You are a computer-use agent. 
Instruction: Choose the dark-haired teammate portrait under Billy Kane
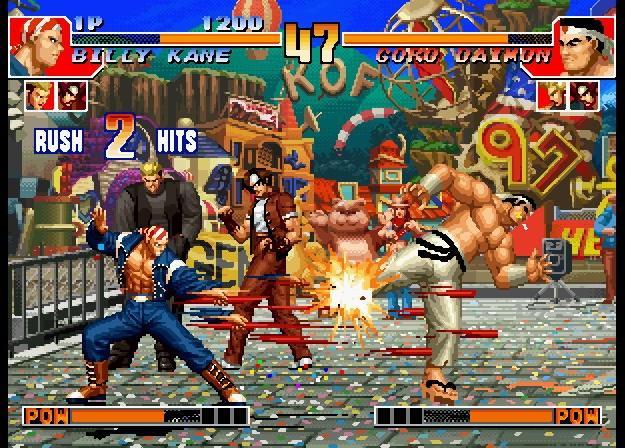click(70, 96)
